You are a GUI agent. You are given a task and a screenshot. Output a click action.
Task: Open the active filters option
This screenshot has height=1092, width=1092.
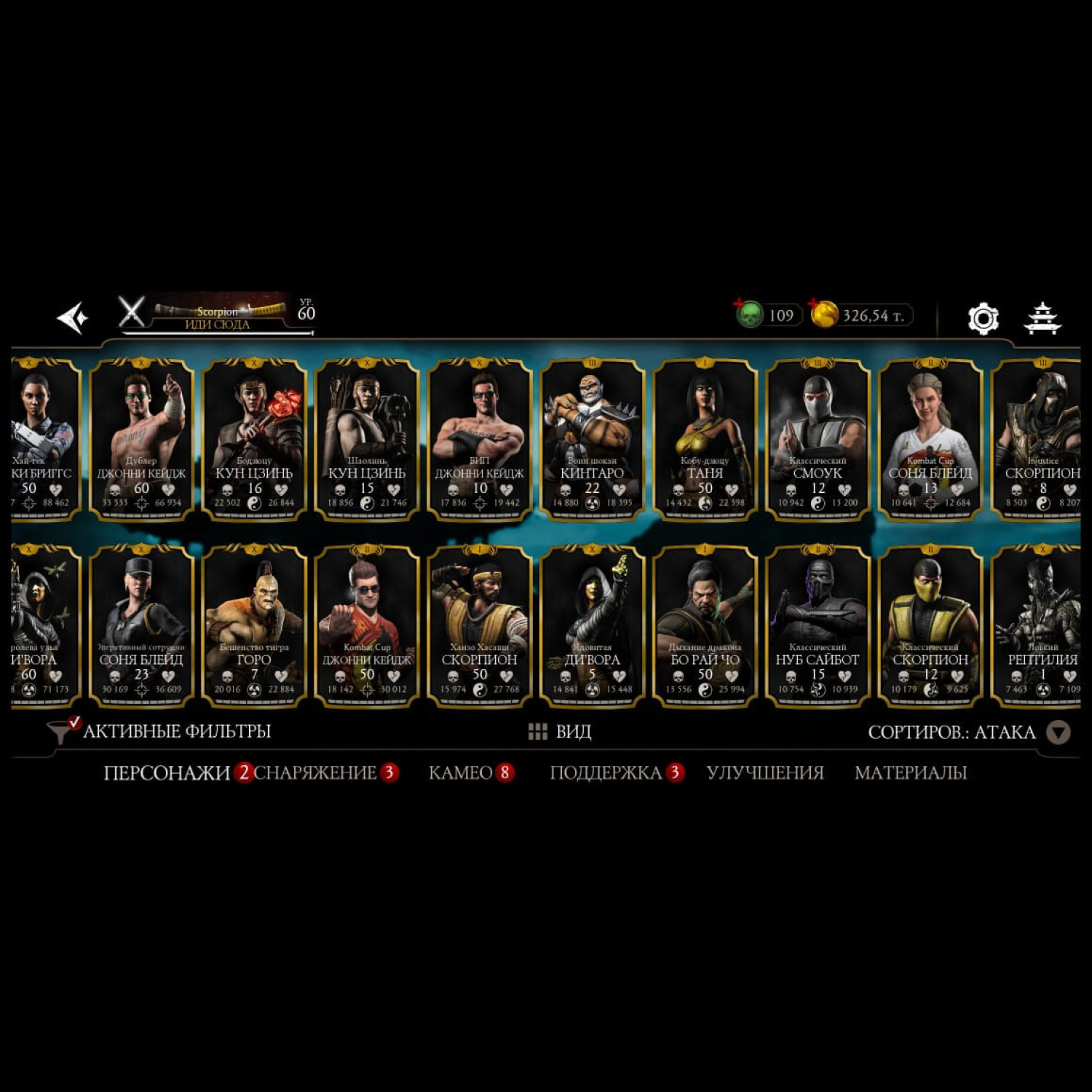(160, 731)
